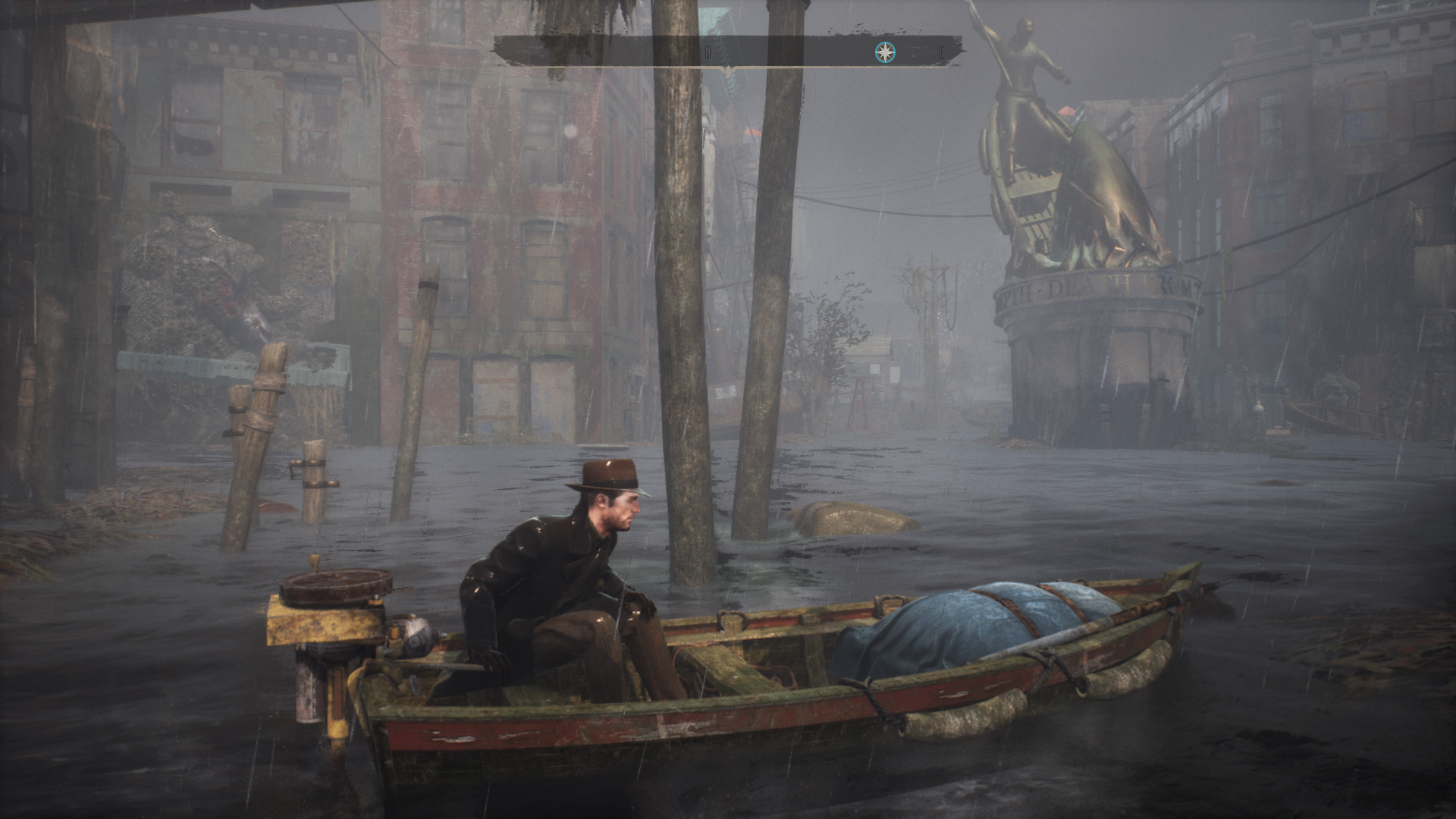This screenshot has height=819, width=1456.
Task: Click the compass direction bar
Action: [x=726, y=52]
